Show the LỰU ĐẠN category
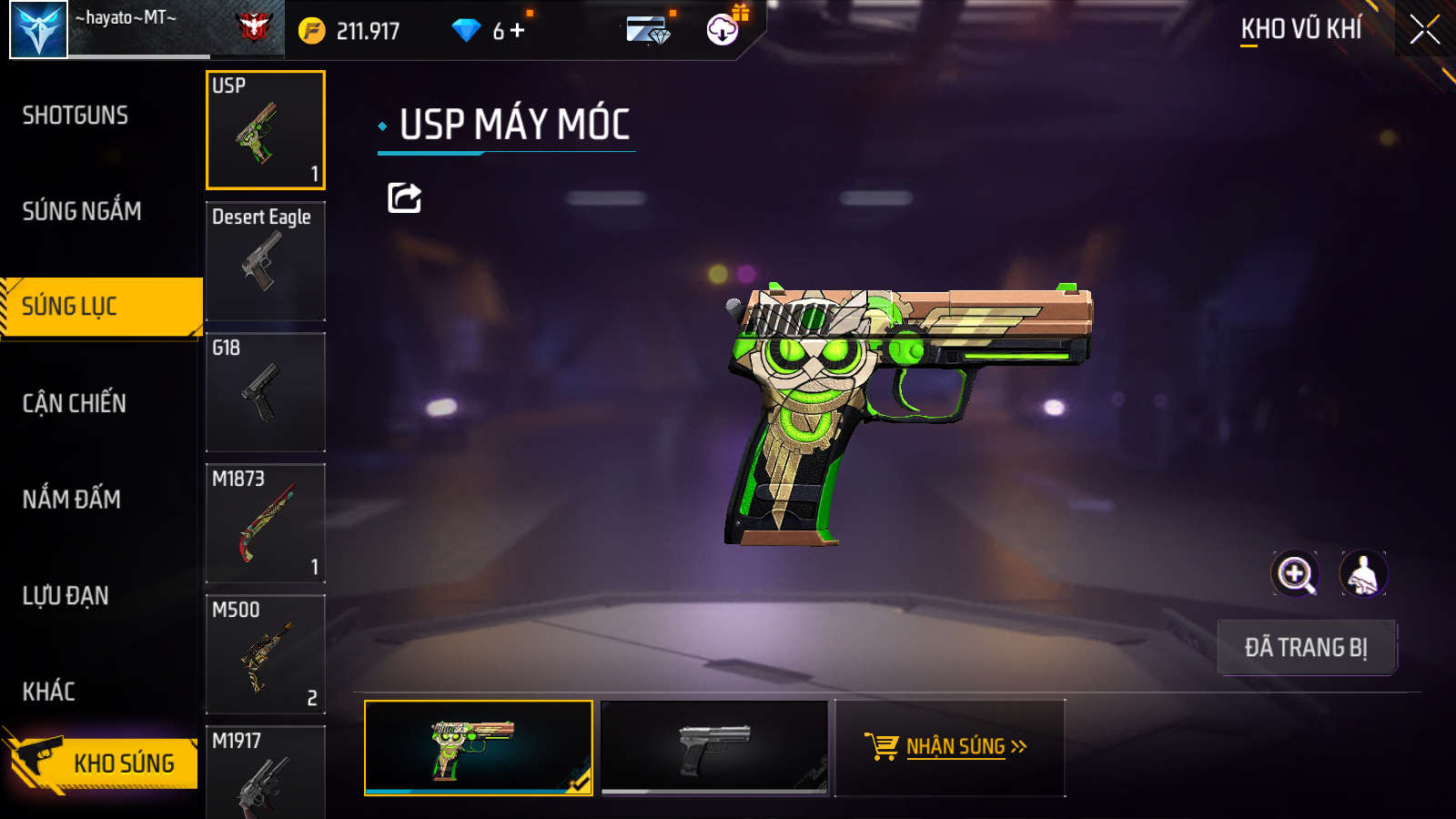The height and width of the screenshot is (819, 1456). 66,596
